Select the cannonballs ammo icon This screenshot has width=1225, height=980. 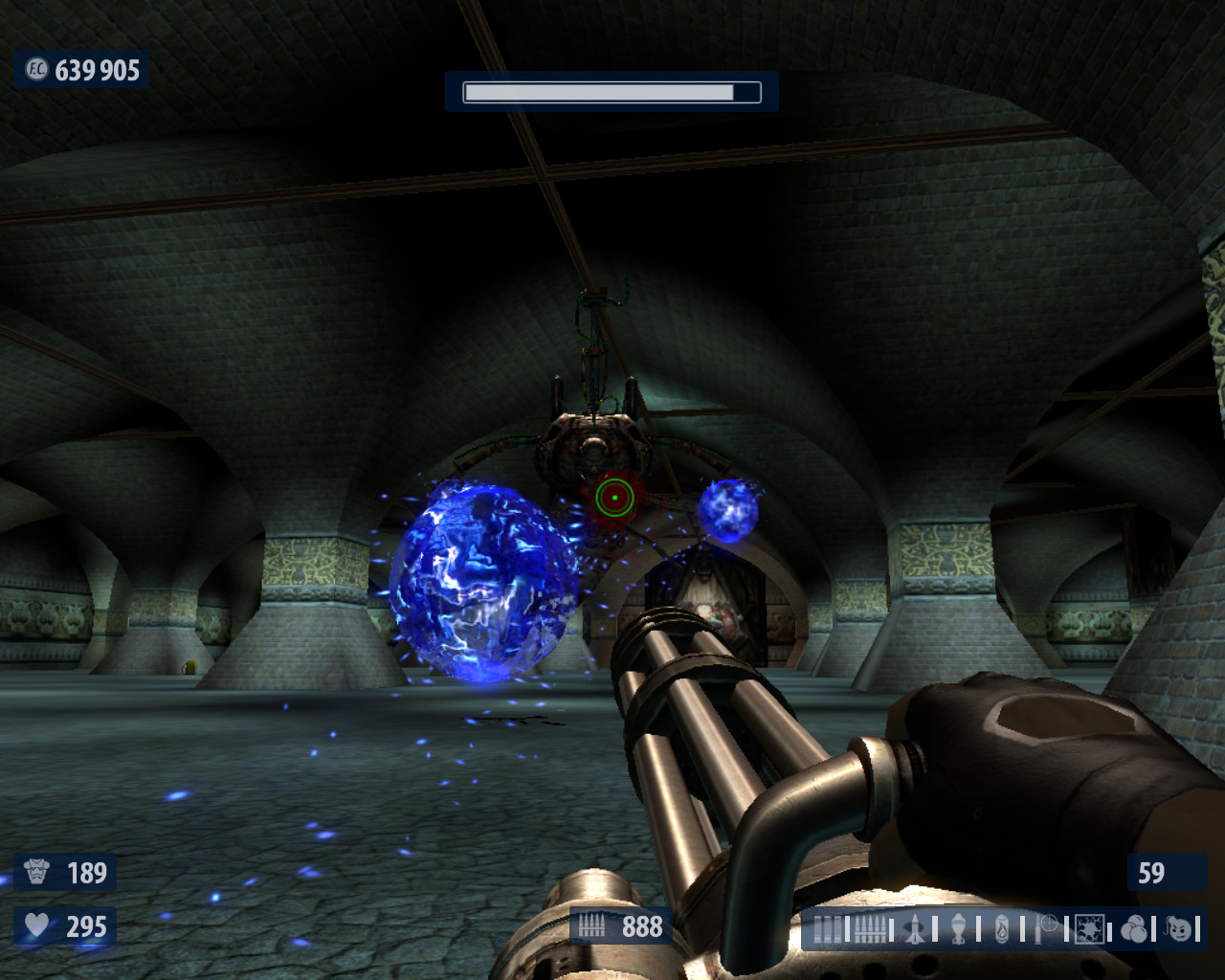[1134, 929]
